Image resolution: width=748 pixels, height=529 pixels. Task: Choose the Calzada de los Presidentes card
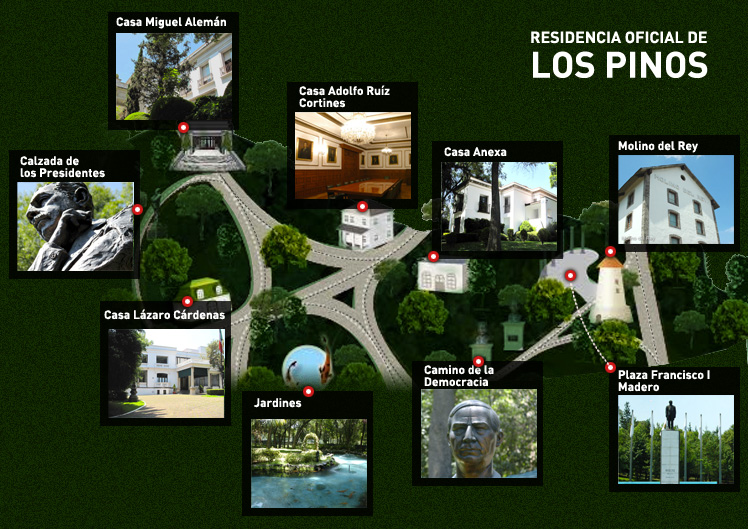(x=75, y=226)
